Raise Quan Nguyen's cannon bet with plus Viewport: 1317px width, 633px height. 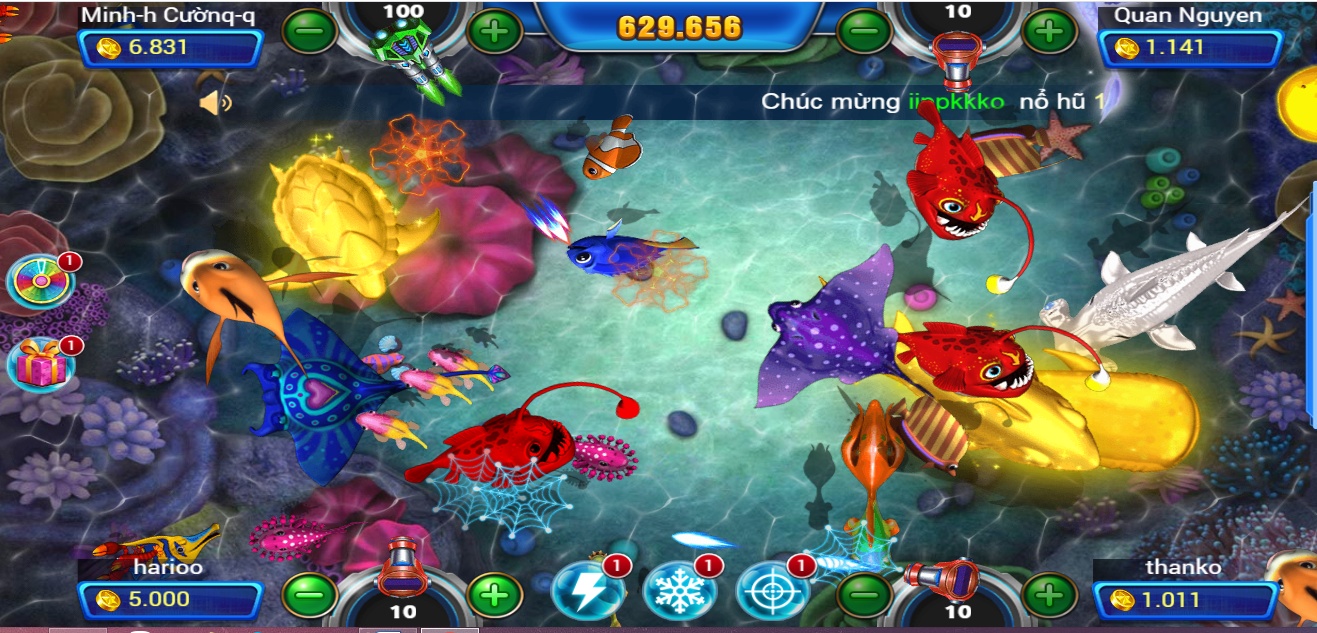click(x=1048, y=31)
